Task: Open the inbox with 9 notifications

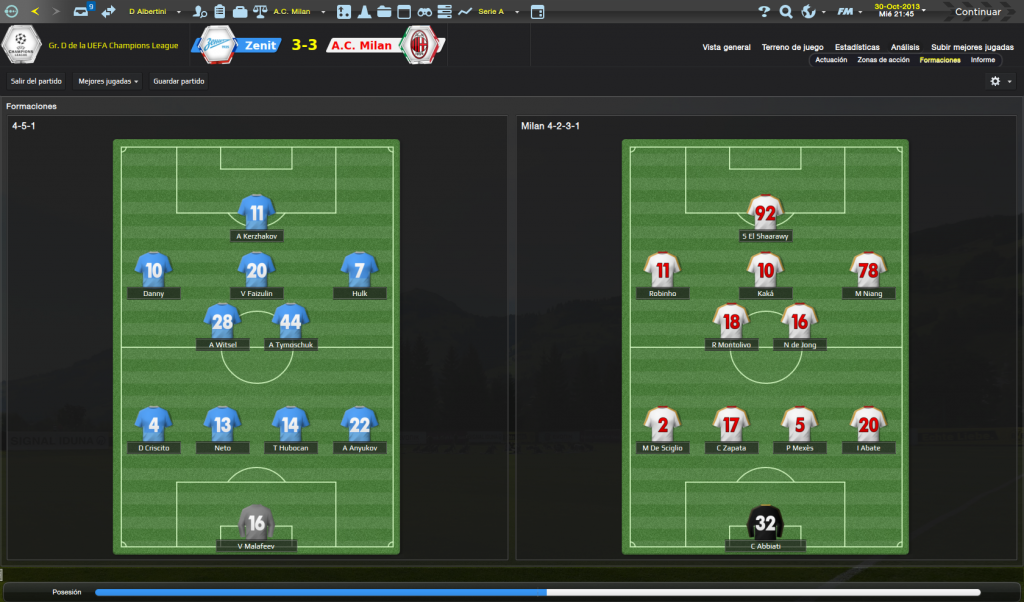Action: [83, 12]
